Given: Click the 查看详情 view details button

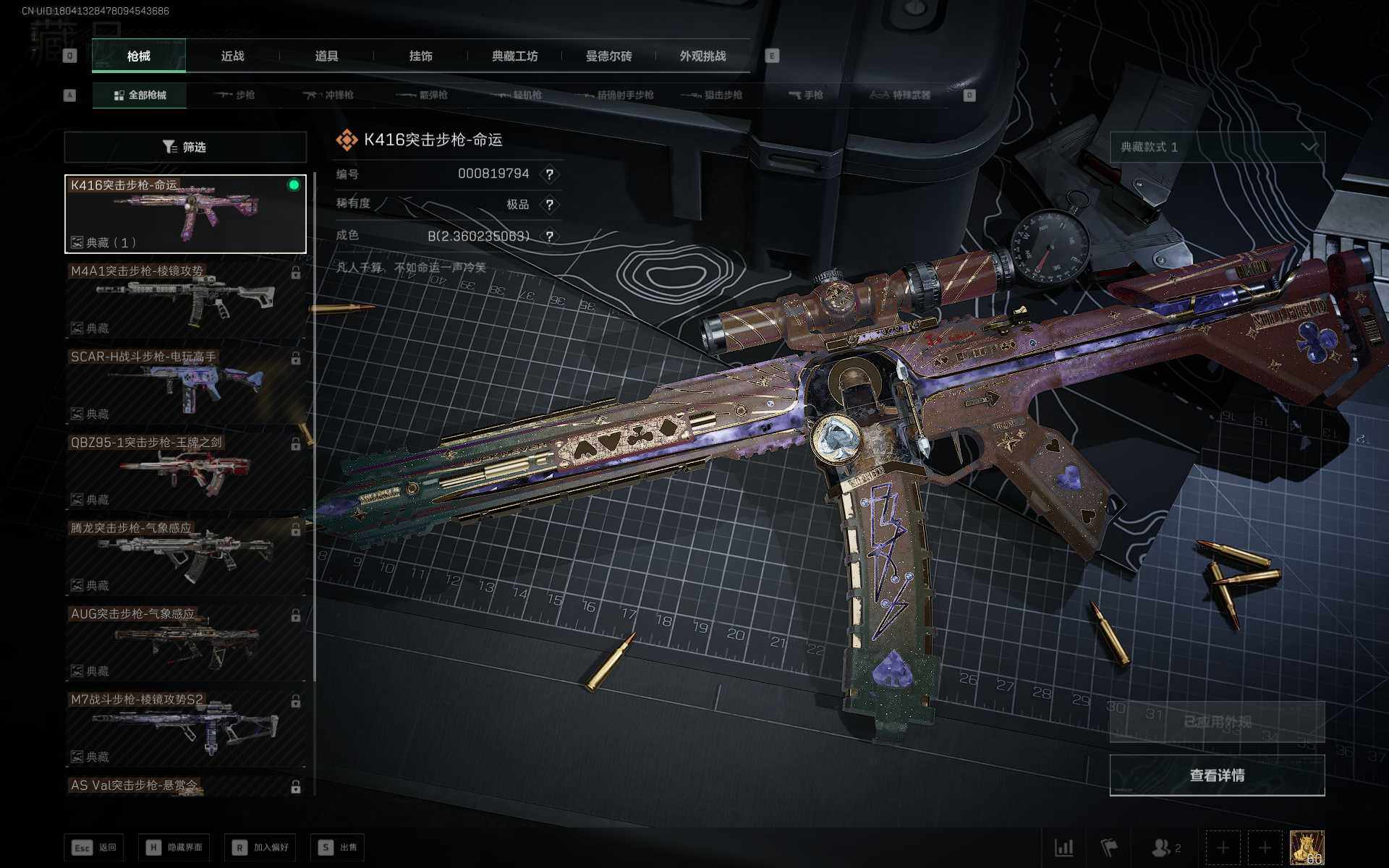Looking at the screenshot, I should pyautogui.click(x=1217, y=775).
